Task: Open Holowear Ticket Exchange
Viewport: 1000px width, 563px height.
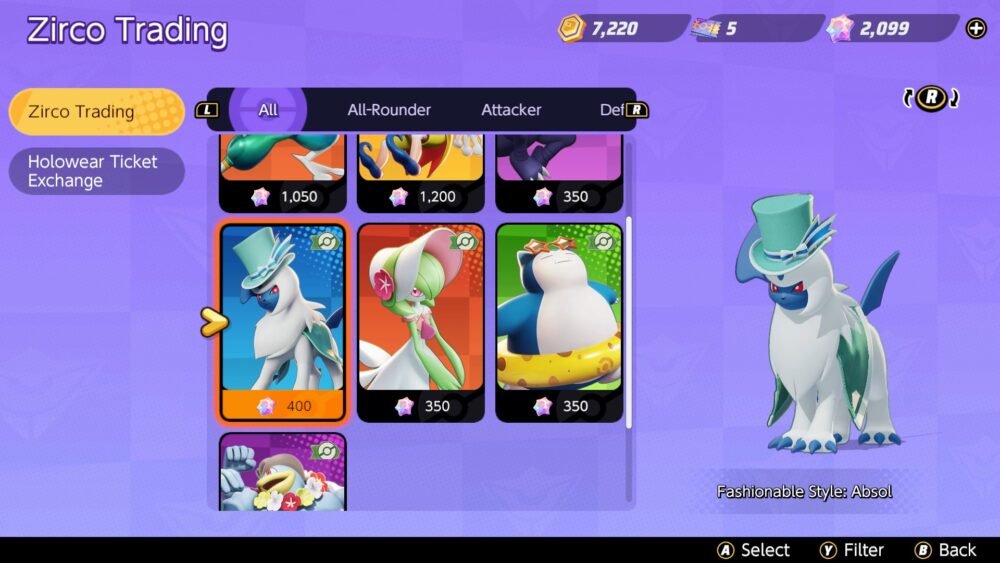Action: [96, 171]
